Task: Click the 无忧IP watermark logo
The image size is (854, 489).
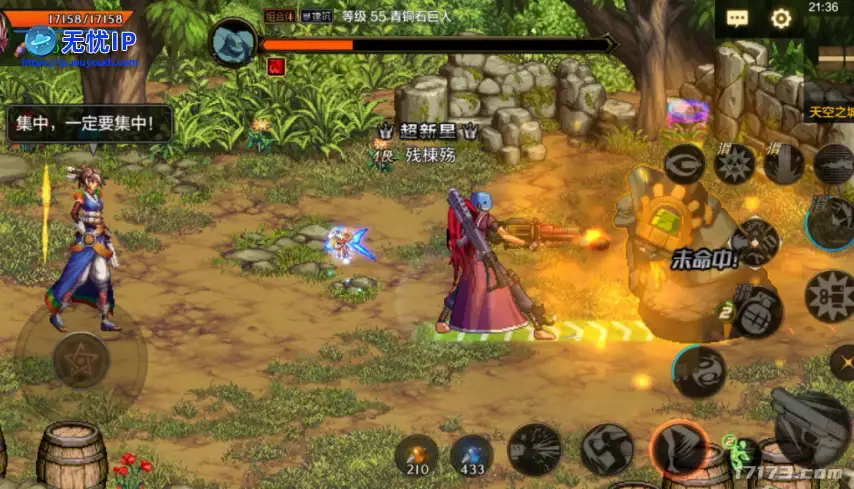Action: coord(77,42)
